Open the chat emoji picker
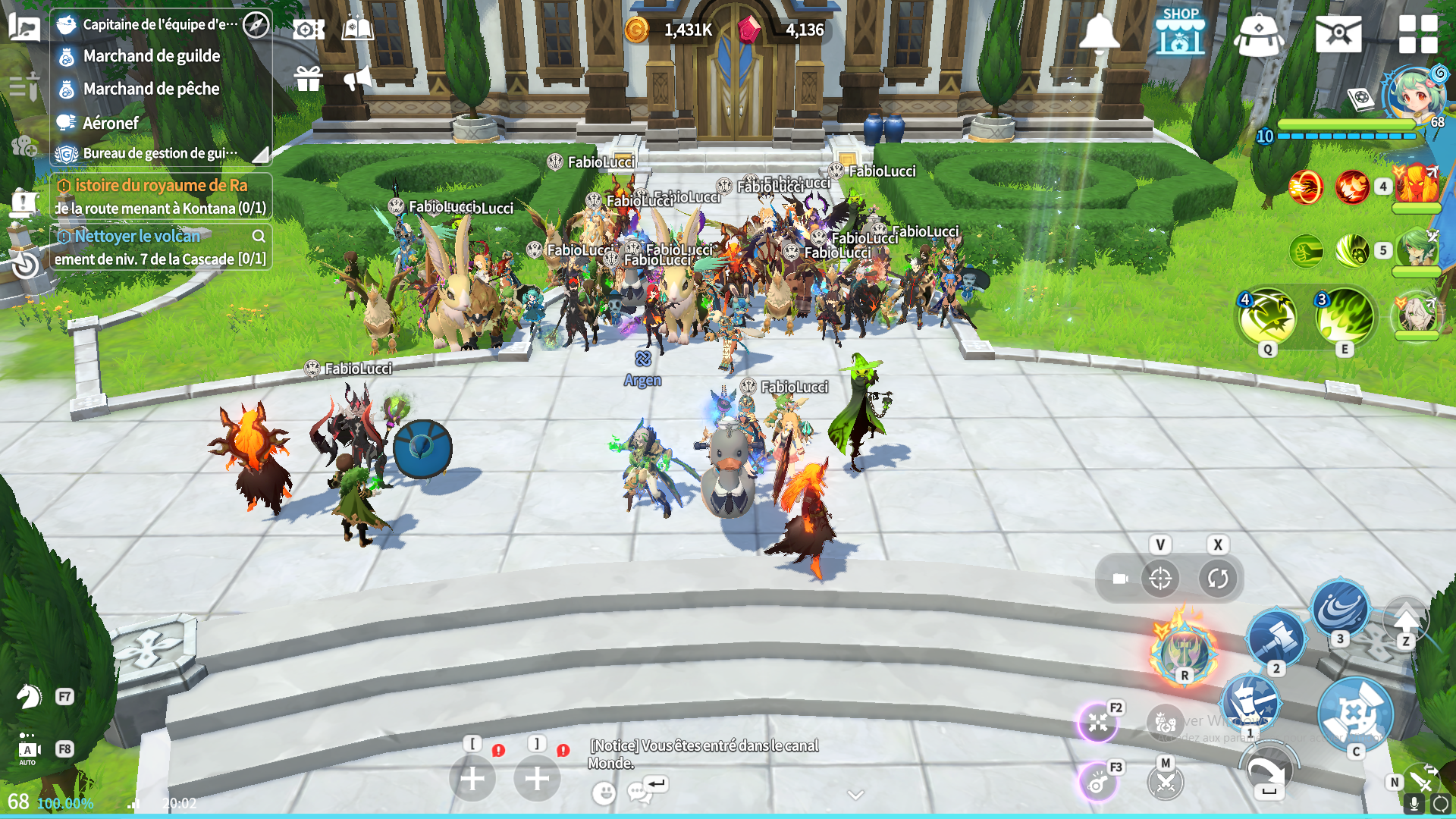Viewport: 1456px width, 819px height. (604, 793)
